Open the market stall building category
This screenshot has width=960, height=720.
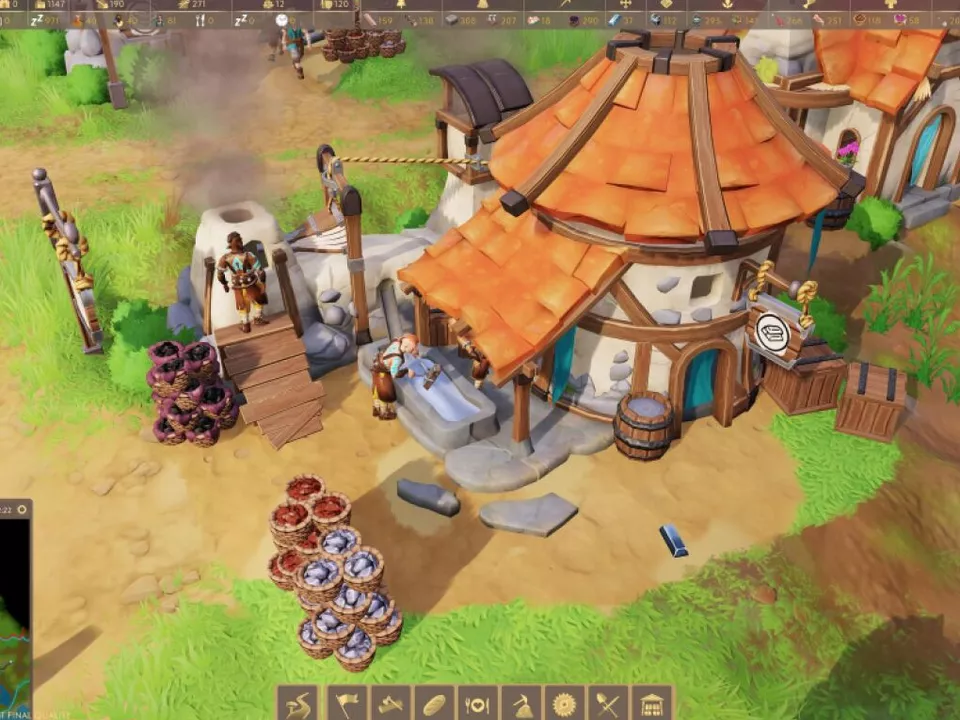652,704
